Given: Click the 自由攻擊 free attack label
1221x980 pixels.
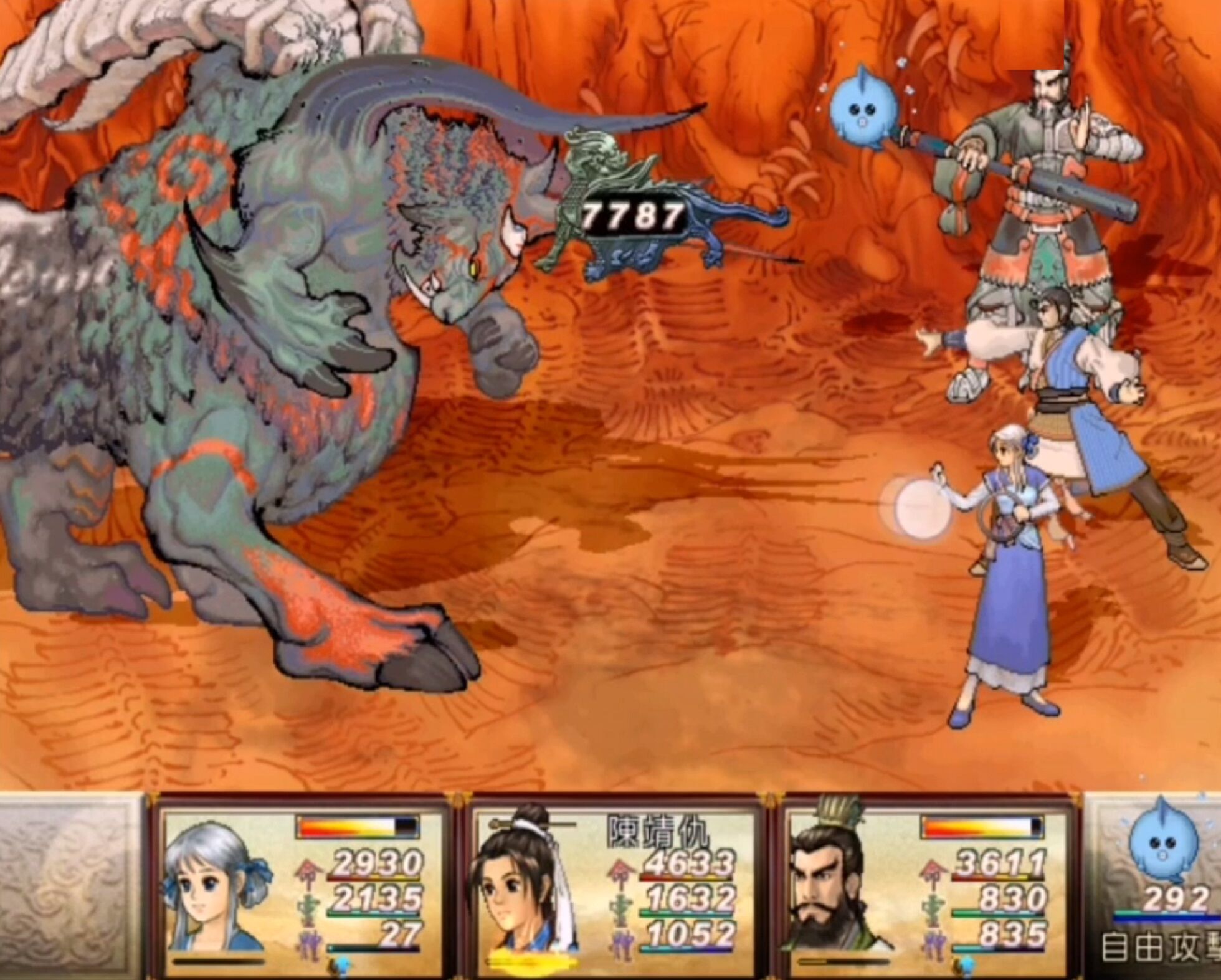Looking at the screenshot, I should pos(1160,947).
